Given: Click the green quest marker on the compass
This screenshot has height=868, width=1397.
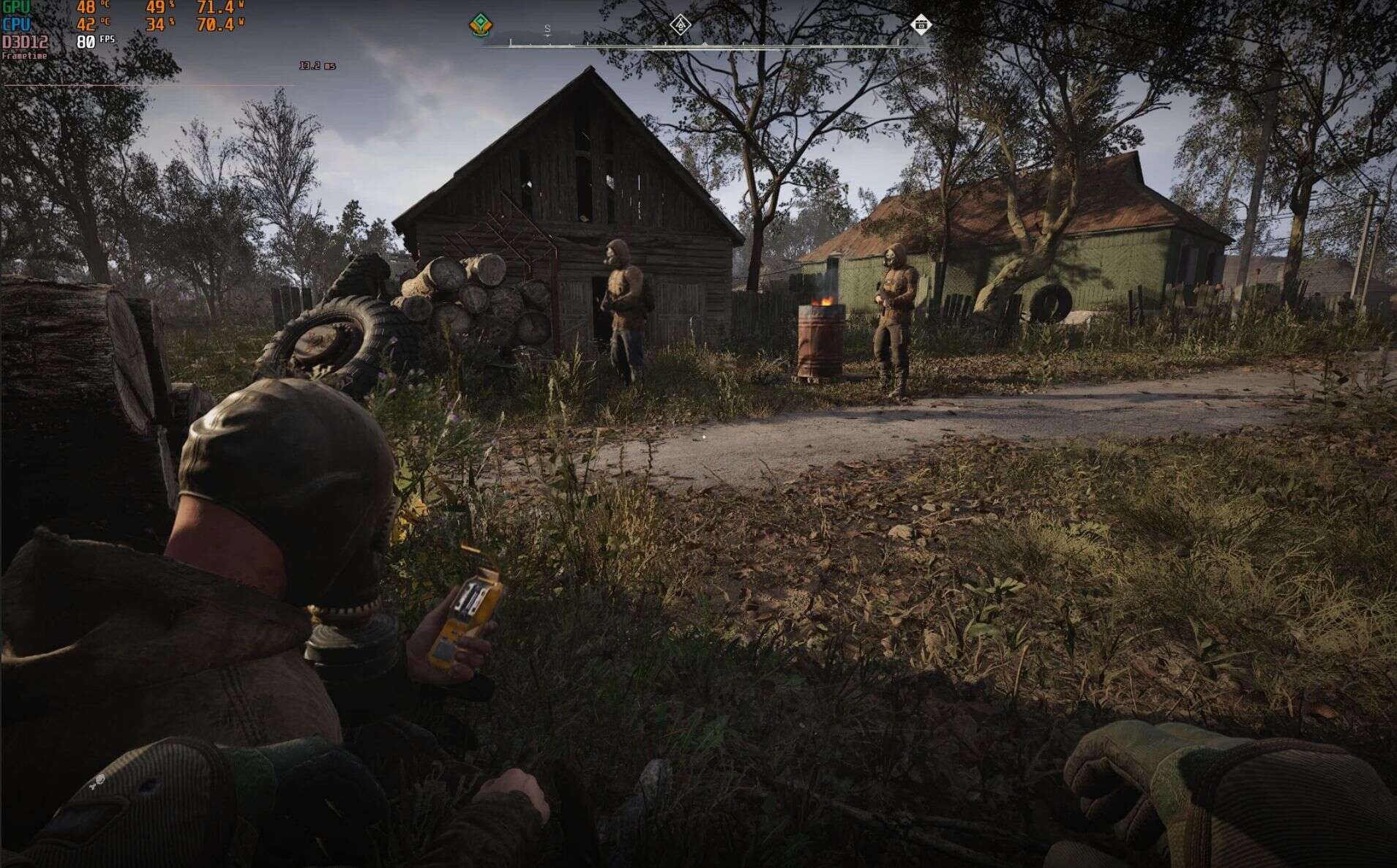Looking at the screenshot, I should (x=480, y=25).
